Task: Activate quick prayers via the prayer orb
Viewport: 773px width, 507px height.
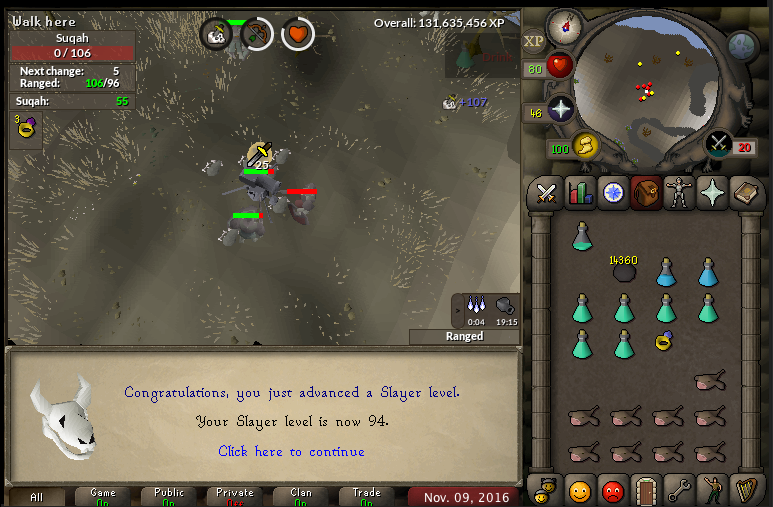Action: click(561, 109)
